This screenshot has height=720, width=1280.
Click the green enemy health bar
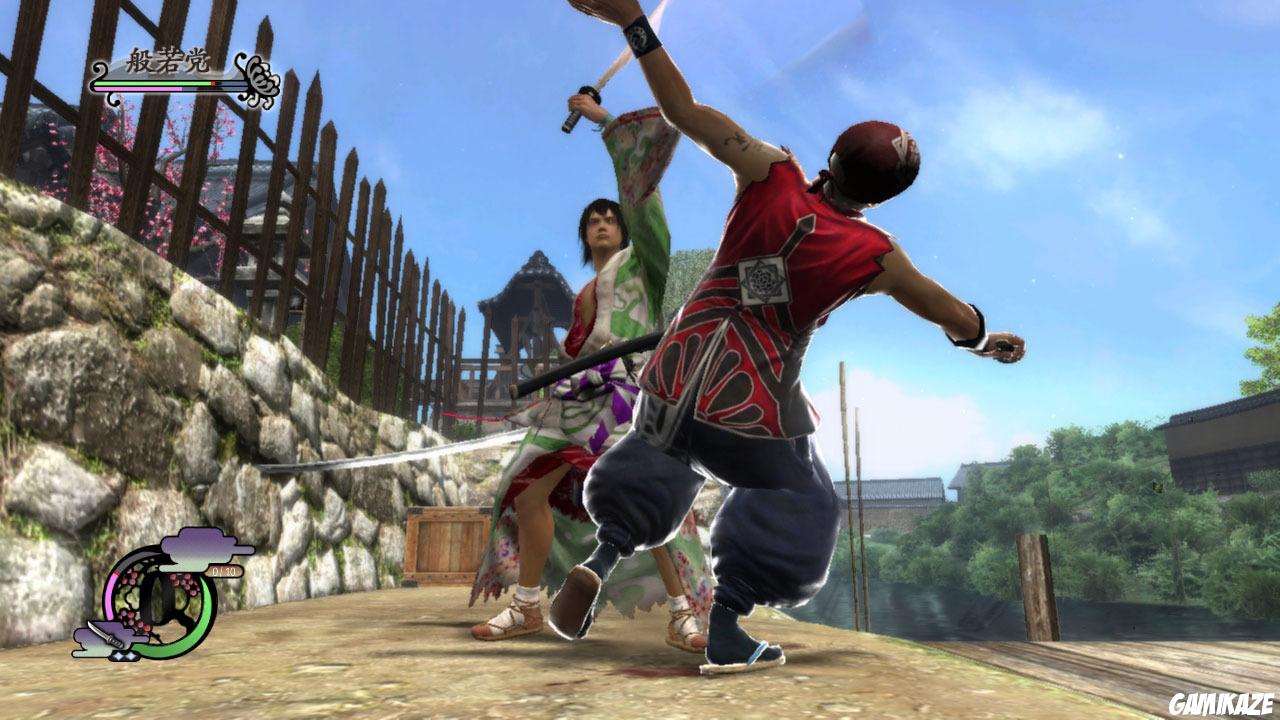coord(150,83)
